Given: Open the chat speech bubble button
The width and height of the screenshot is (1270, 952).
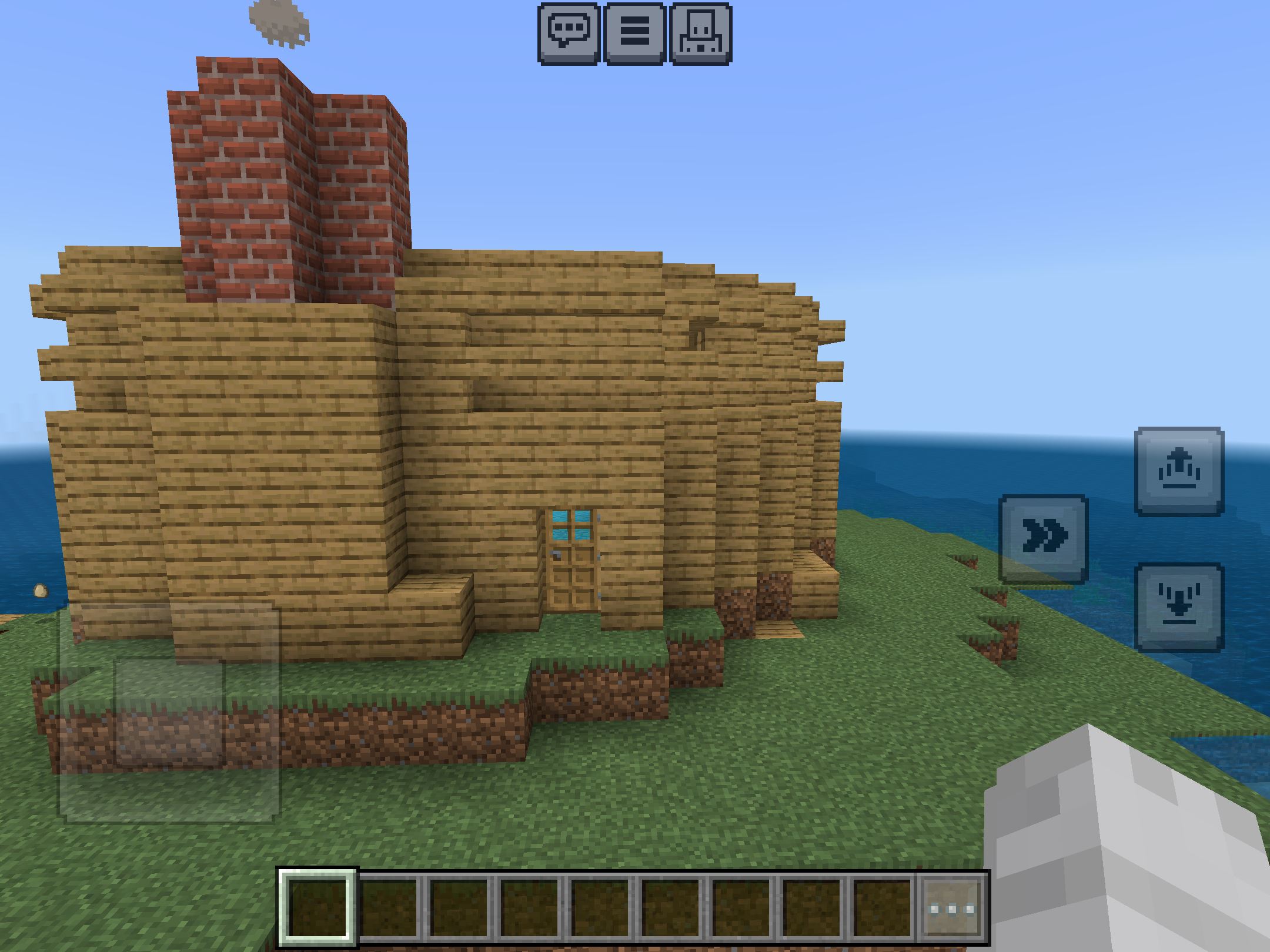Looking at the screenshot, I should (x=569, y=33).
